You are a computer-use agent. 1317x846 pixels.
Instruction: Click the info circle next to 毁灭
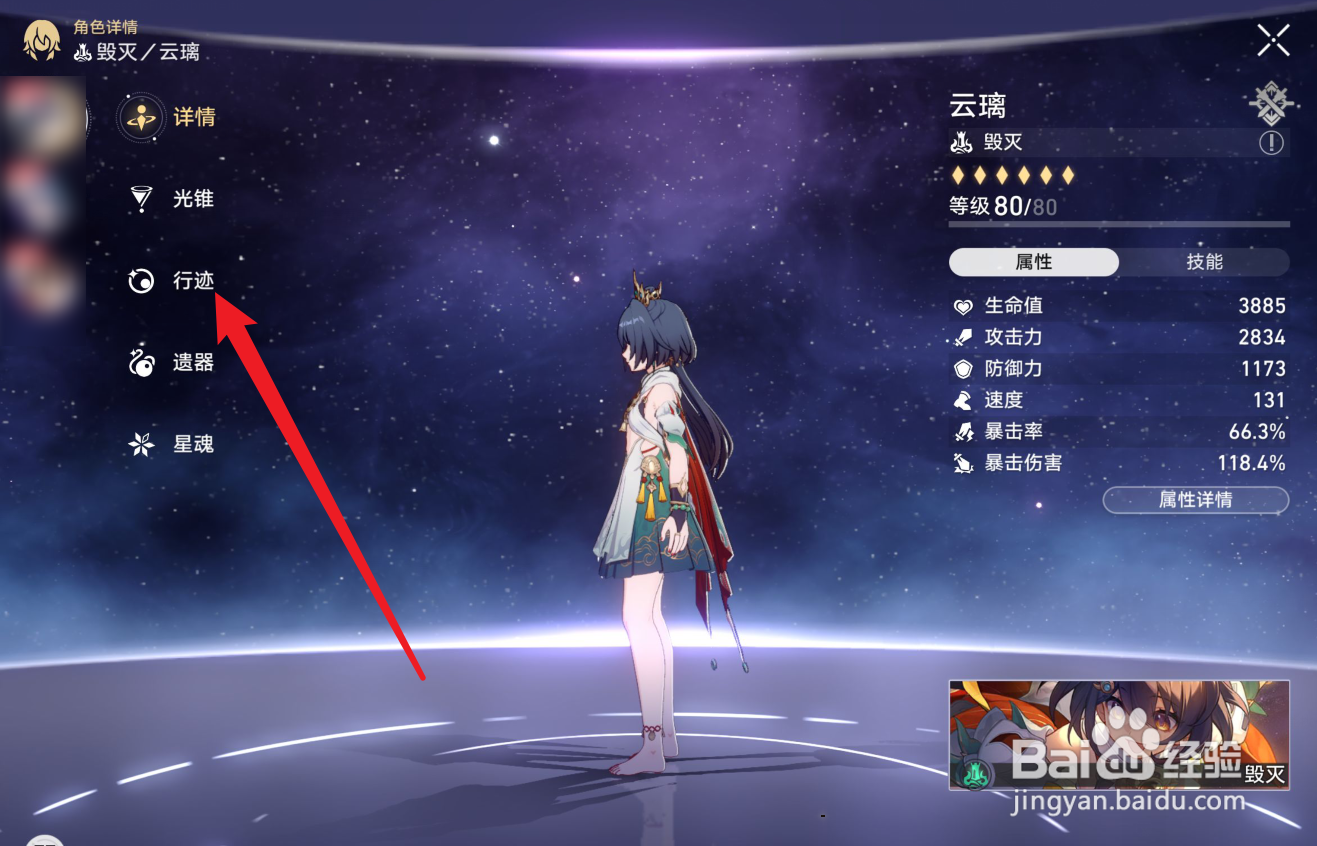1271,143
